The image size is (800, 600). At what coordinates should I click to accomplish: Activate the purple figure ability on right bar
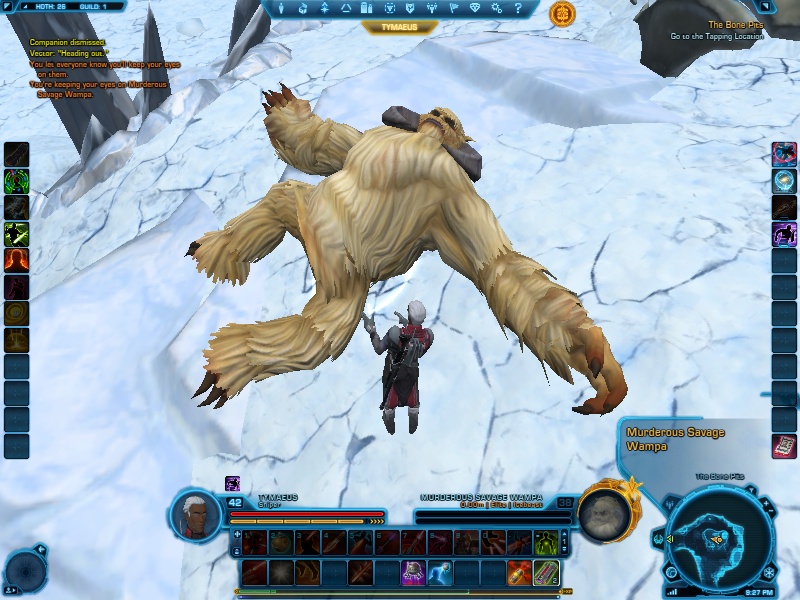pyautogui.click(x=785, y=234)
